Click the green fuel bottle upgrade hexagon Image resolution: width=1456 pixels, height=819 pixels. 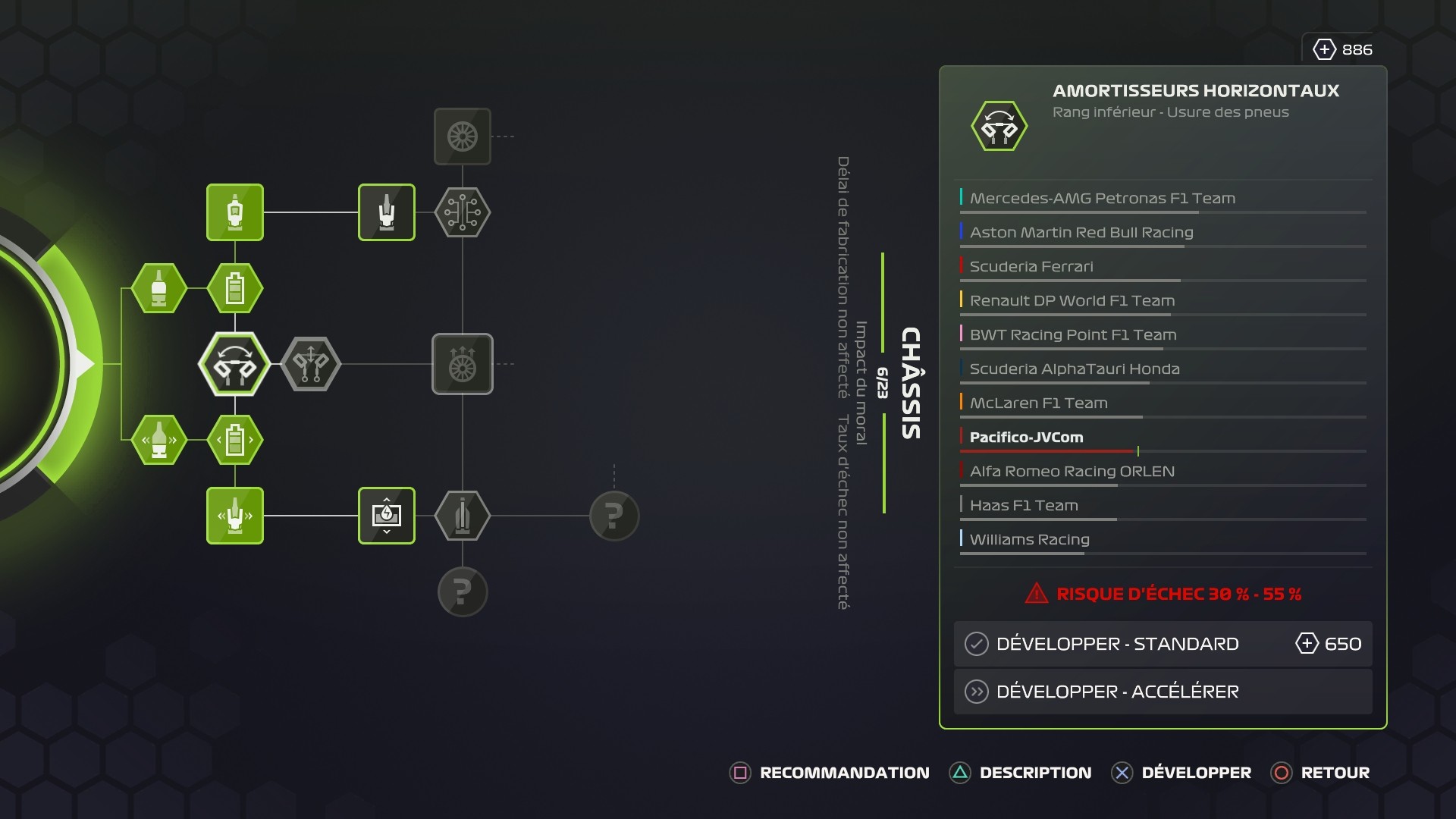(x=159, y=288)
